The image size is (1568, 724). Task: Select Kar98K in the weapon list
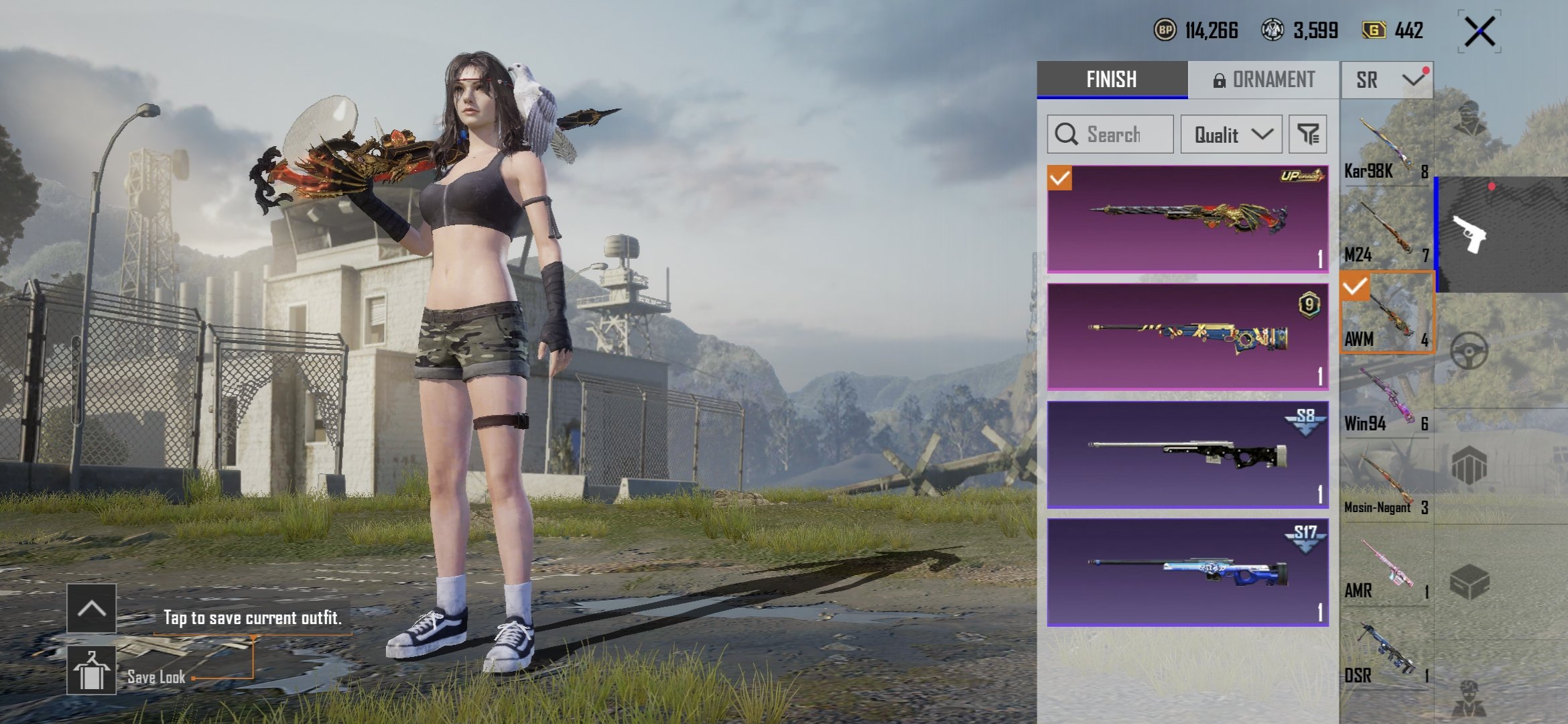[x=1386, y=149]
